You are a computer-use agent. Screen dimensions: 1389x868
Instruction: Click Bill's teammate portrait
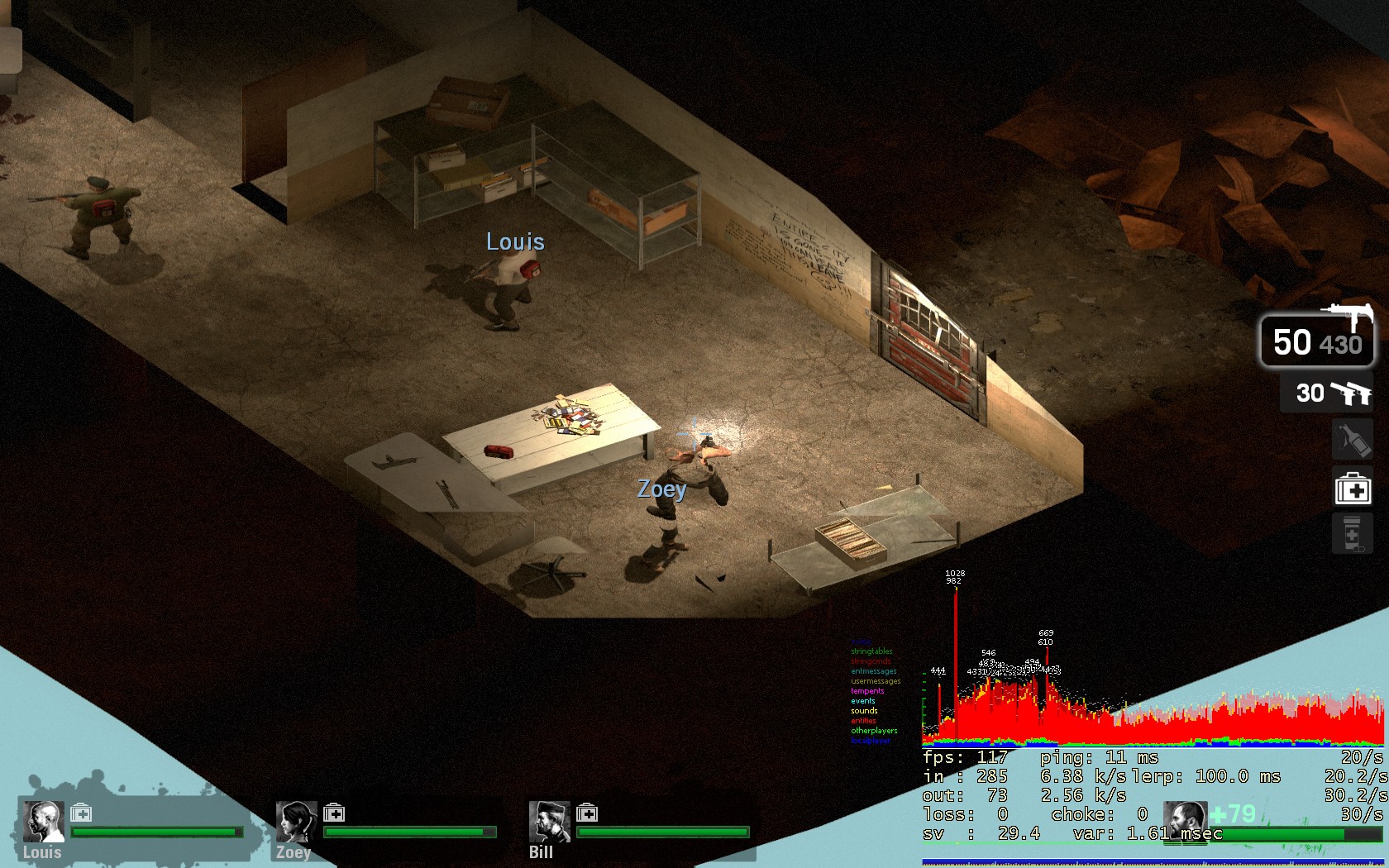click(549, 822)
